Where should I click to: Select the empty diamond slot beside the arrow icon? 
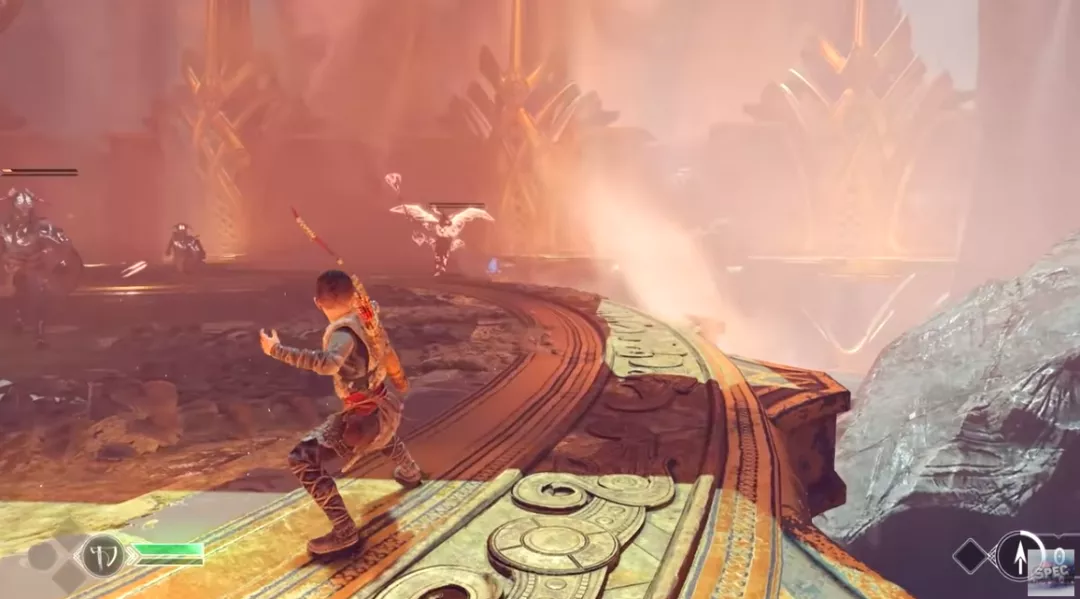(x=972, y=556)
